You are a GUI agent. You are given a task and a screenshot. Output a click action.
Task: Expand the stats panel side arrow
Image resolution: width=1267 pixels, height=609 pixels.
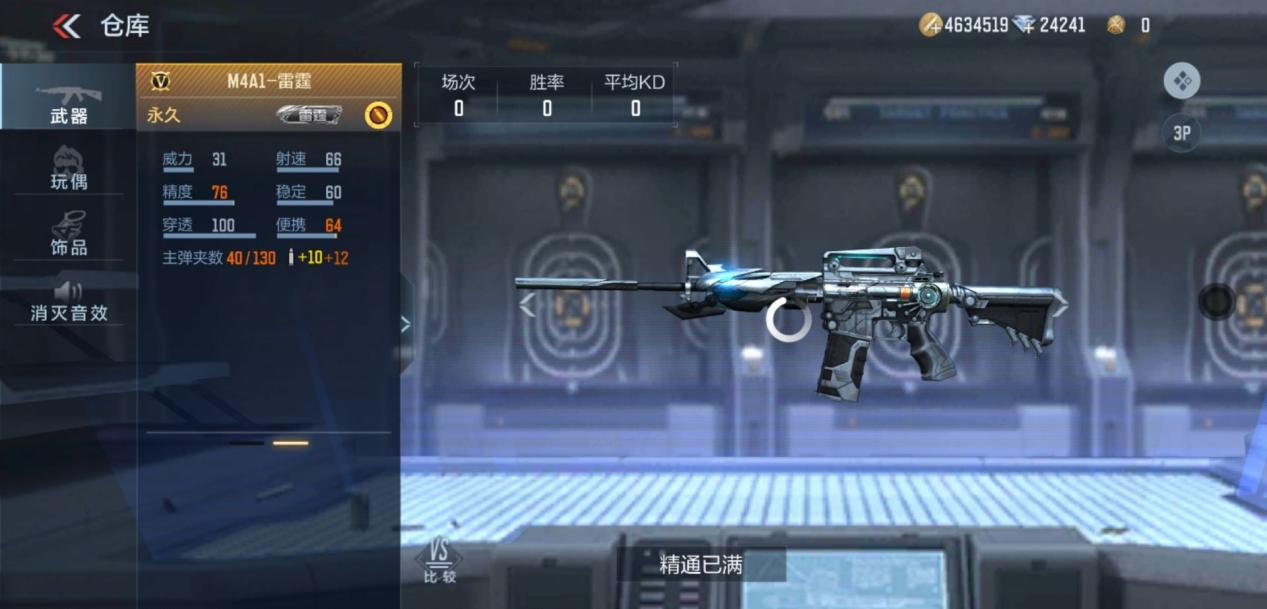coord(405,323)
